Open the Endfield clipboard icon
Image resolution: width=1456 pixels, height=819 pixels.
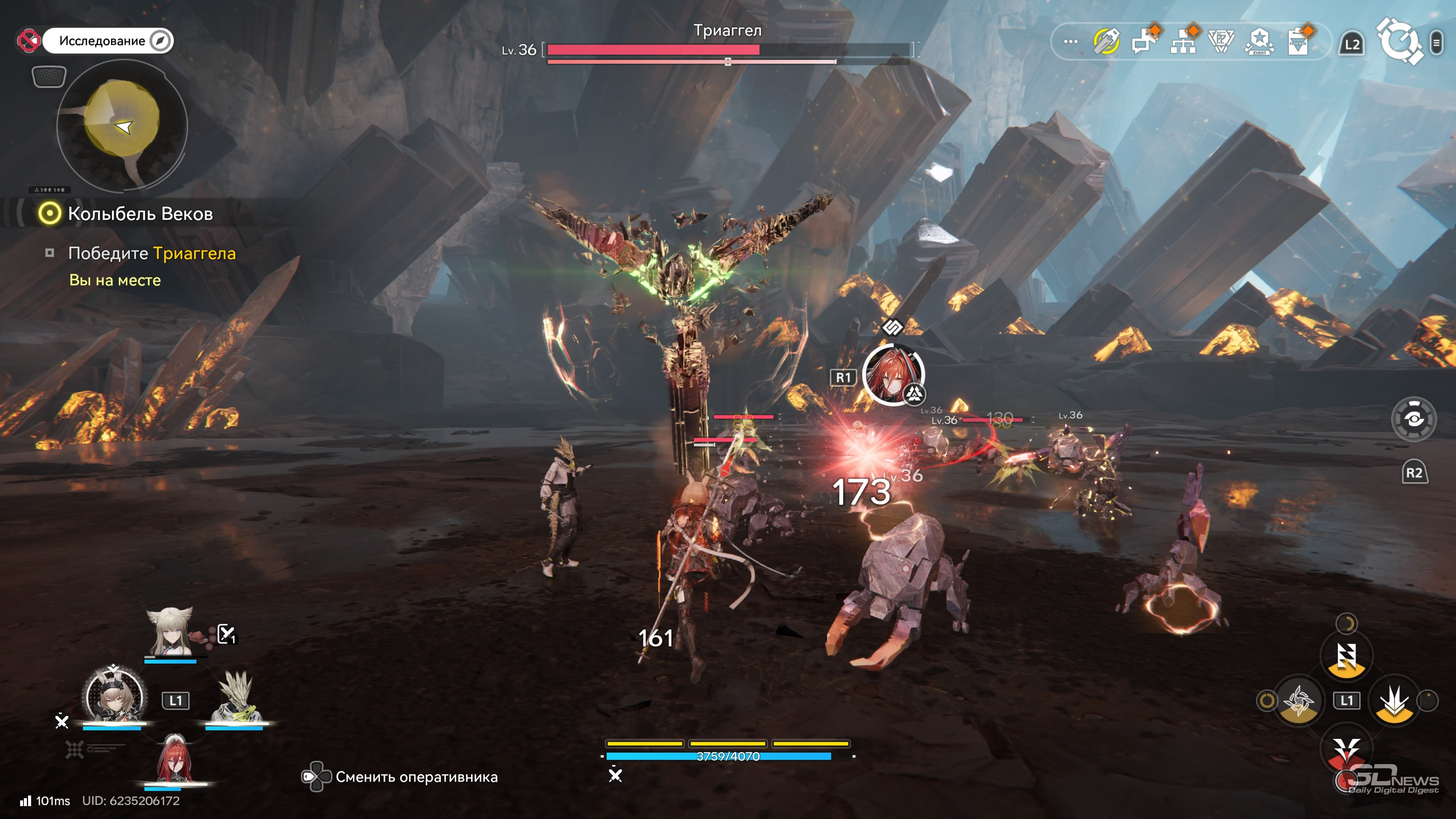[1298, 42]
